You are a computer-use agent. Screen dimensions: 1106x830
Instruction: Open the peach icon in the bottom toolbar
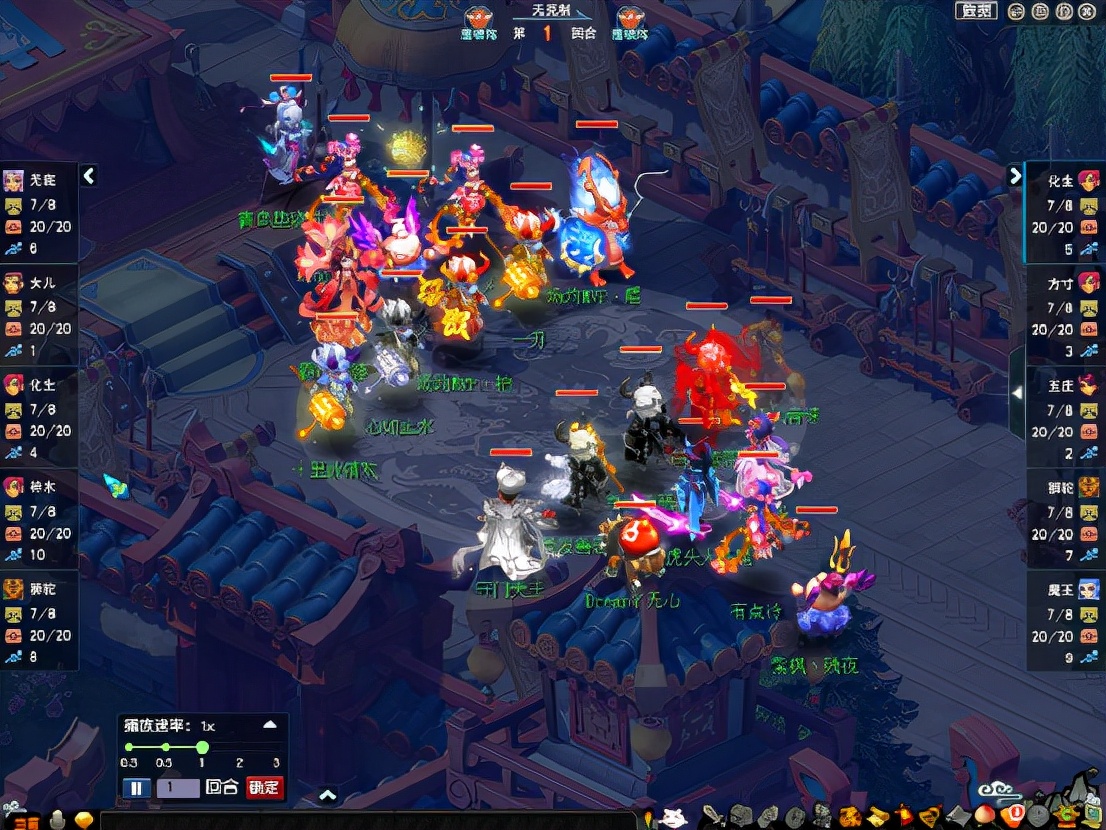[x=984, y=816]
